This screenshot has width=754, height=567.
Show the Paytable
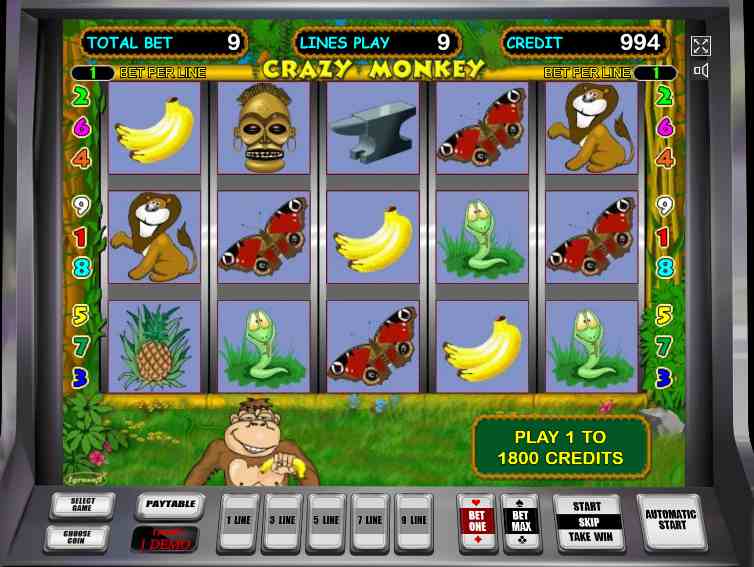pos(169,505)
